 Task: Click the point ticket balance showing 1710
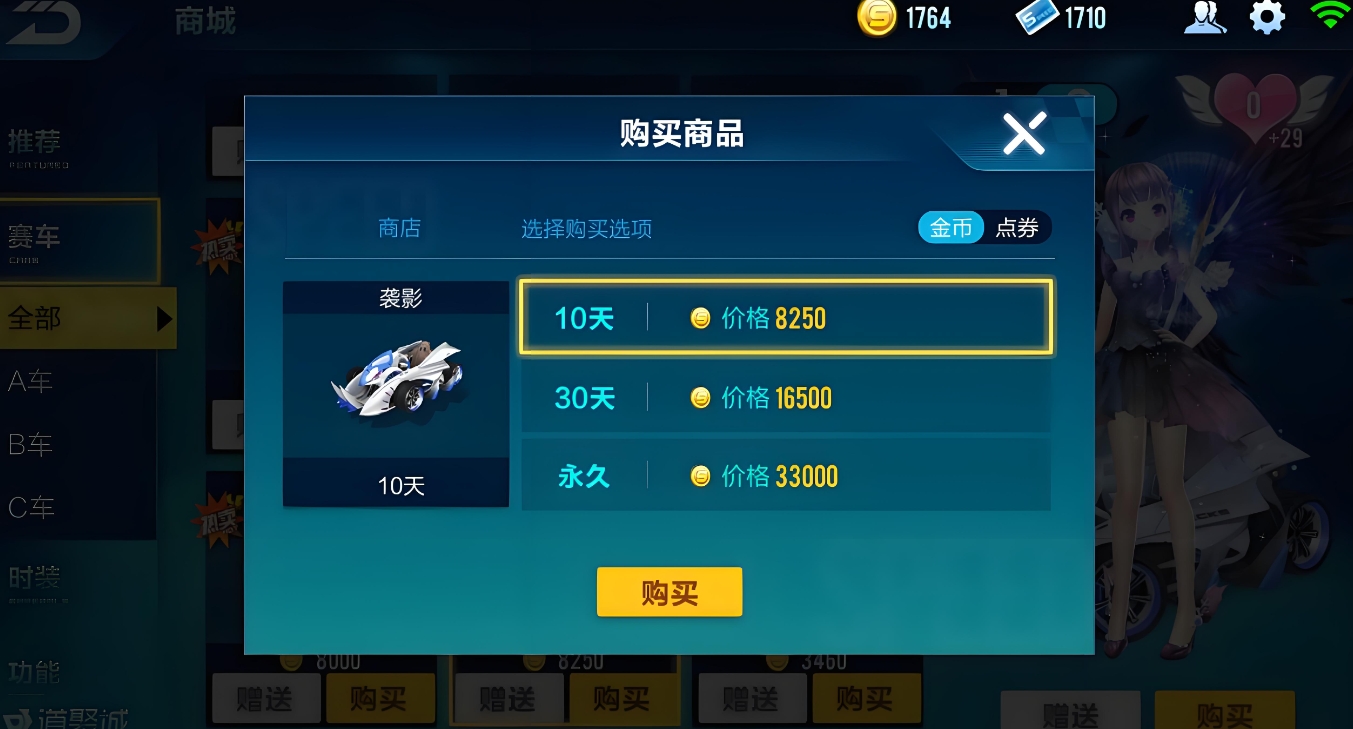[1059, 17]
